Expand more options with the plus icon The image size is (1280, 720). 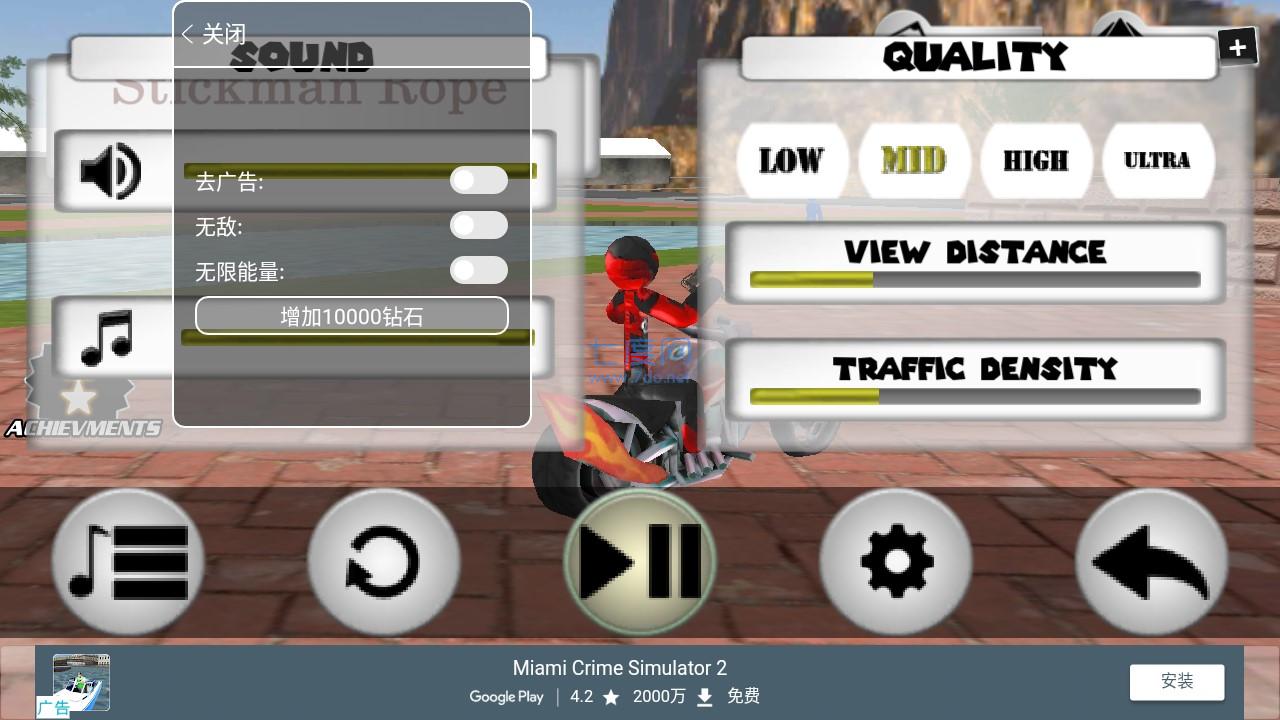click(x=1237, y=45)
